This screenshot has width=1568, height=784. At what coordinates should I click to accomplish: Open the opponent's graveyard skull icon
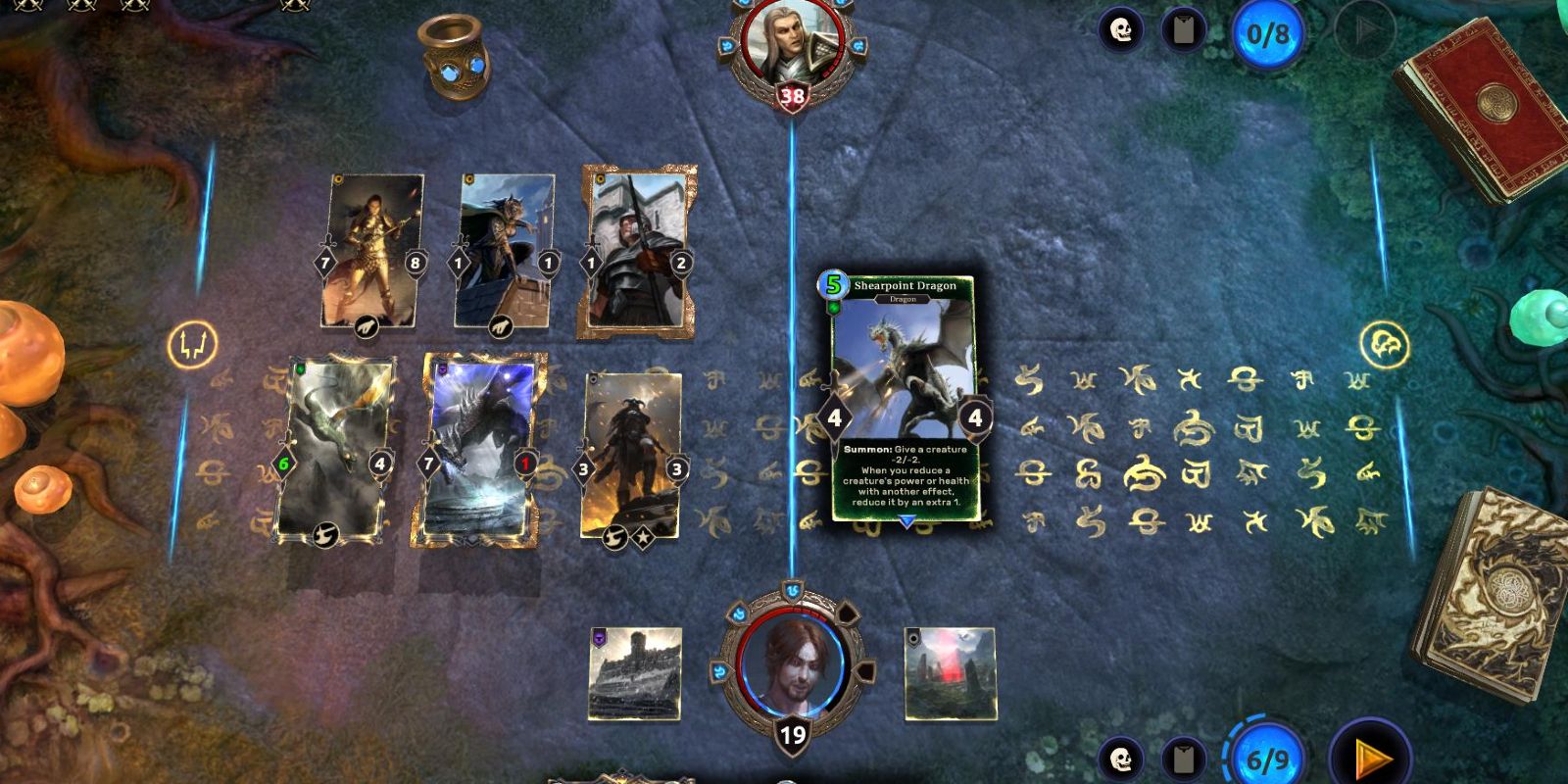1118,30
